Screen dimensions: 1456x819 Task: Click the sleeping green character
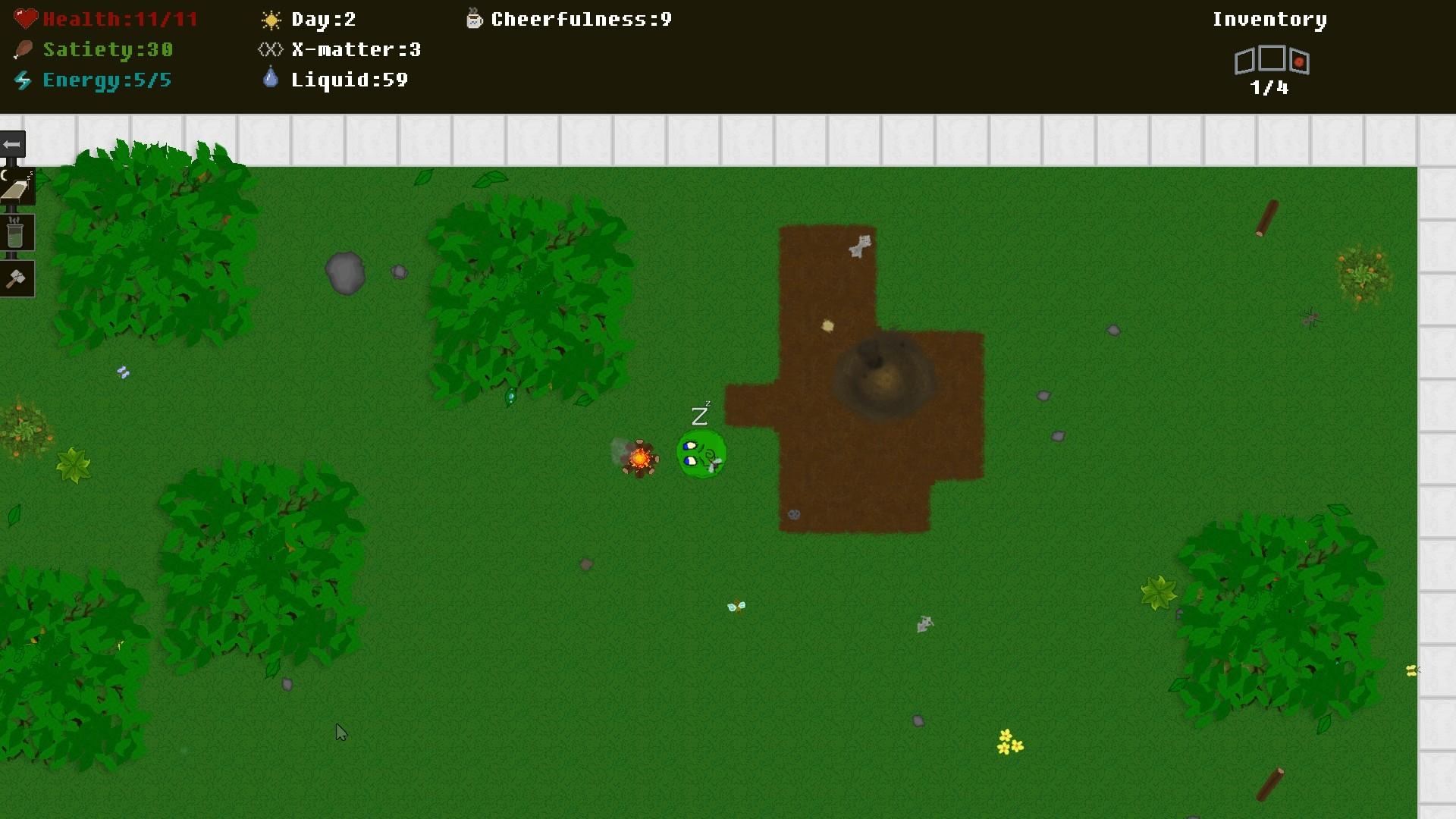point(701,453)
